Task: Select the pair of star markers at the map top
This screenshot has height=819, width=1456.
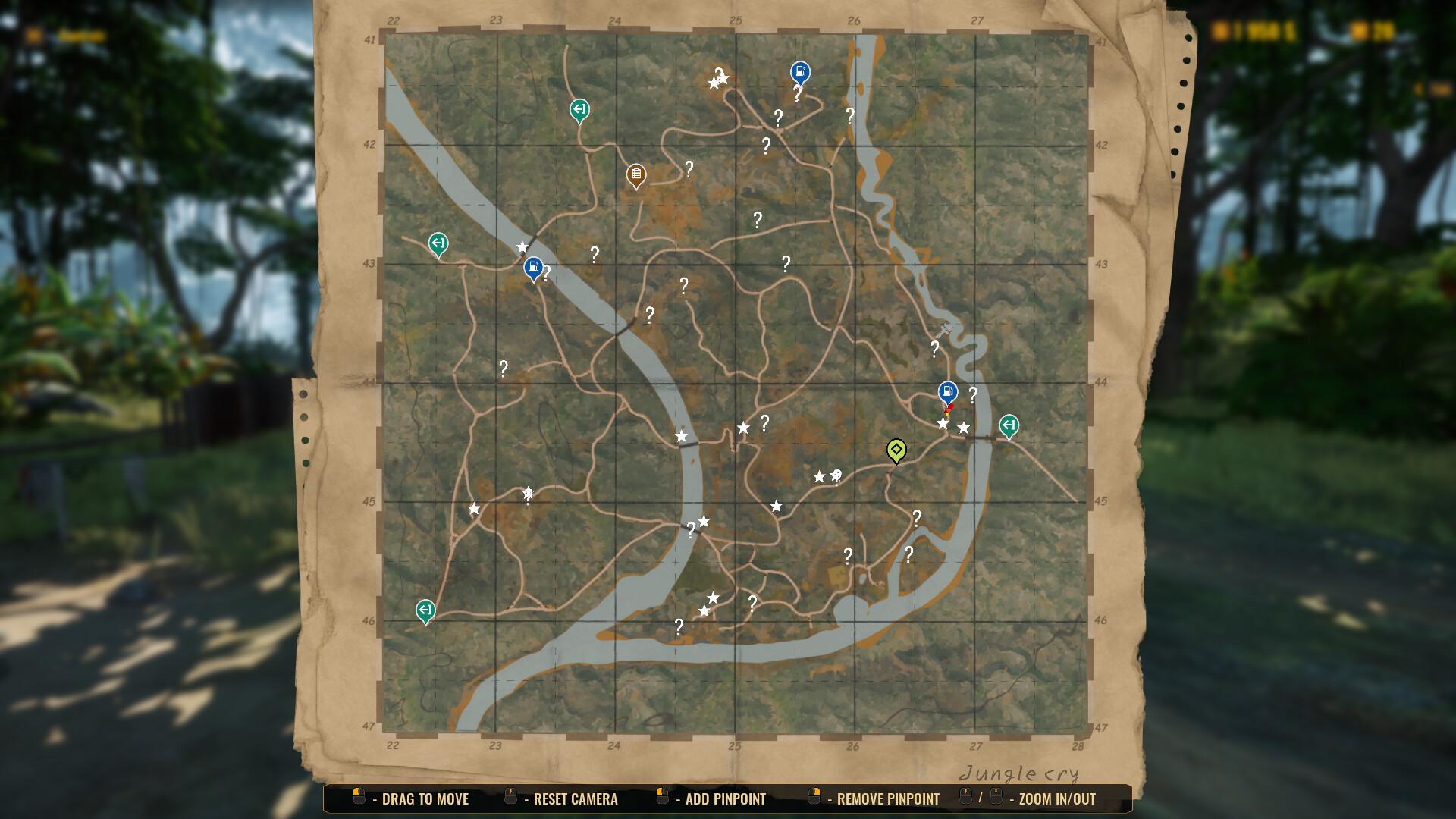Action: (717, 78)
